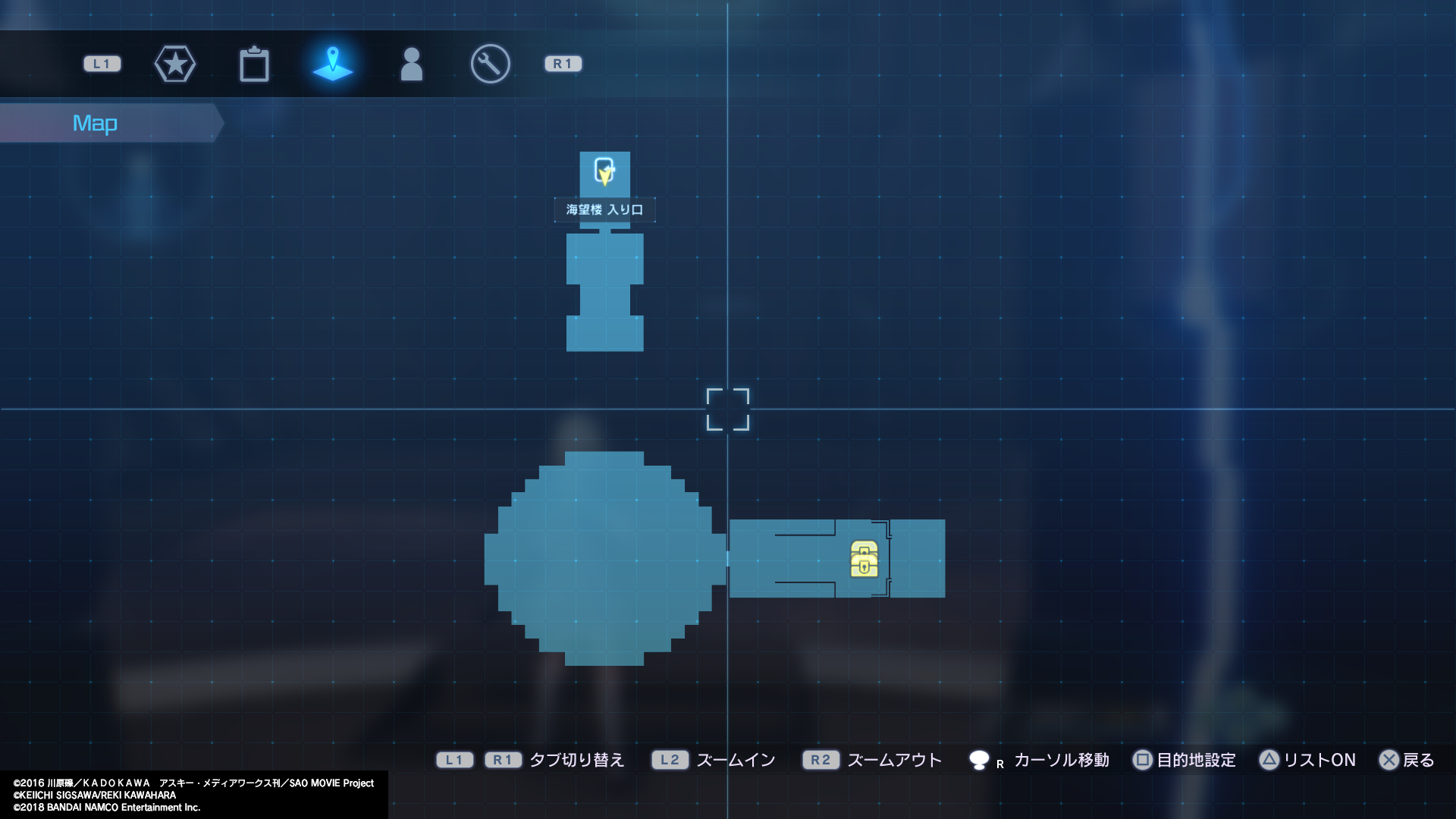1456x819 pixels.
Task: Open the character profile tab
Action: (x=412, y=64)
